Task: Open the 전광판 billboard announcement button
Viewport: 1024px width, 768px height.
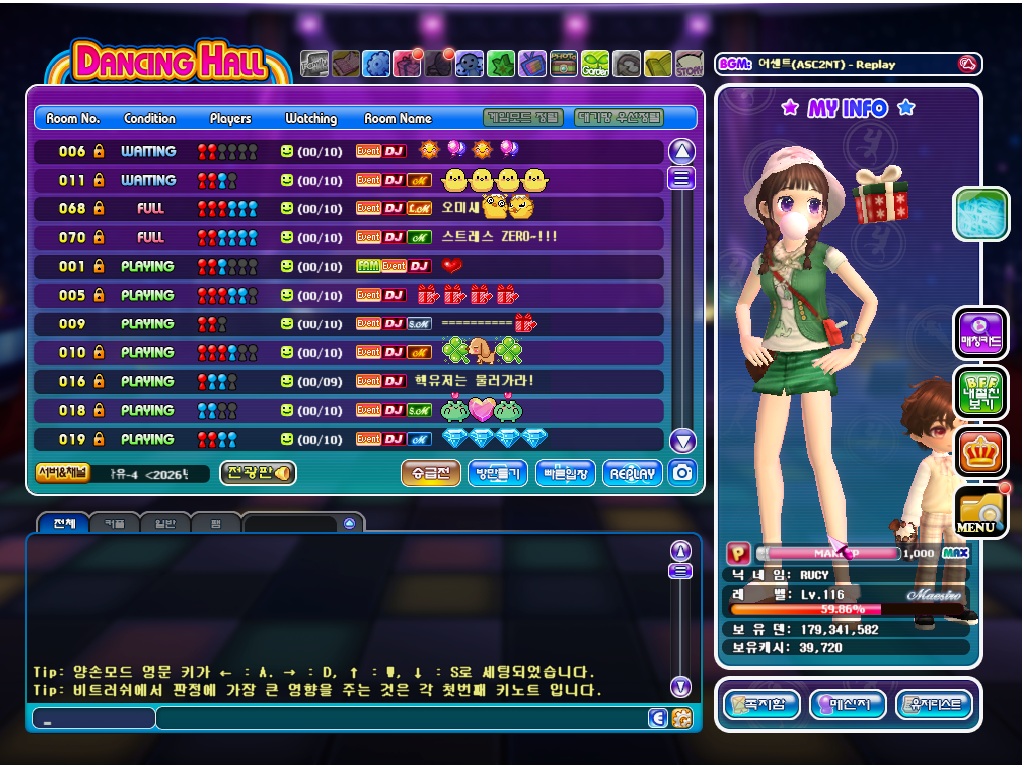Action: click(257, 473)
